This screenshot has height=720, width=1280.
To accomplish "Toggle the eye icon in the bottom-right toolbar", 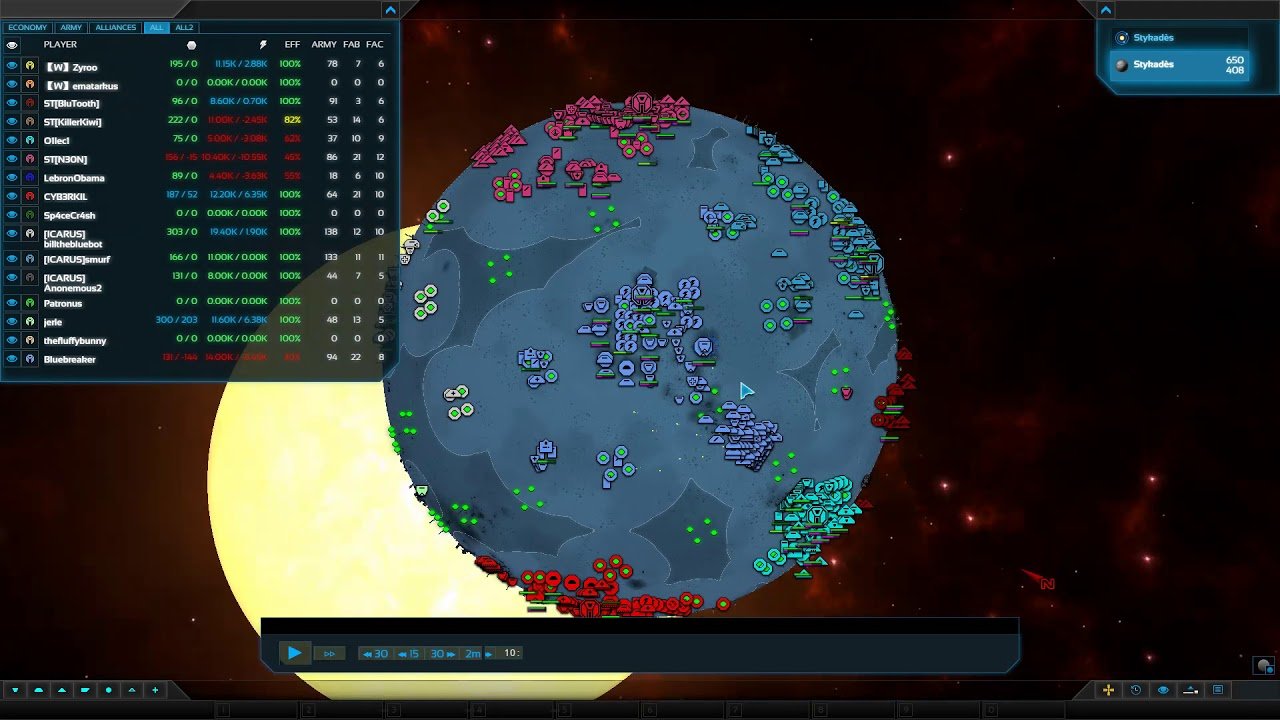I will tap(1163, 690).
